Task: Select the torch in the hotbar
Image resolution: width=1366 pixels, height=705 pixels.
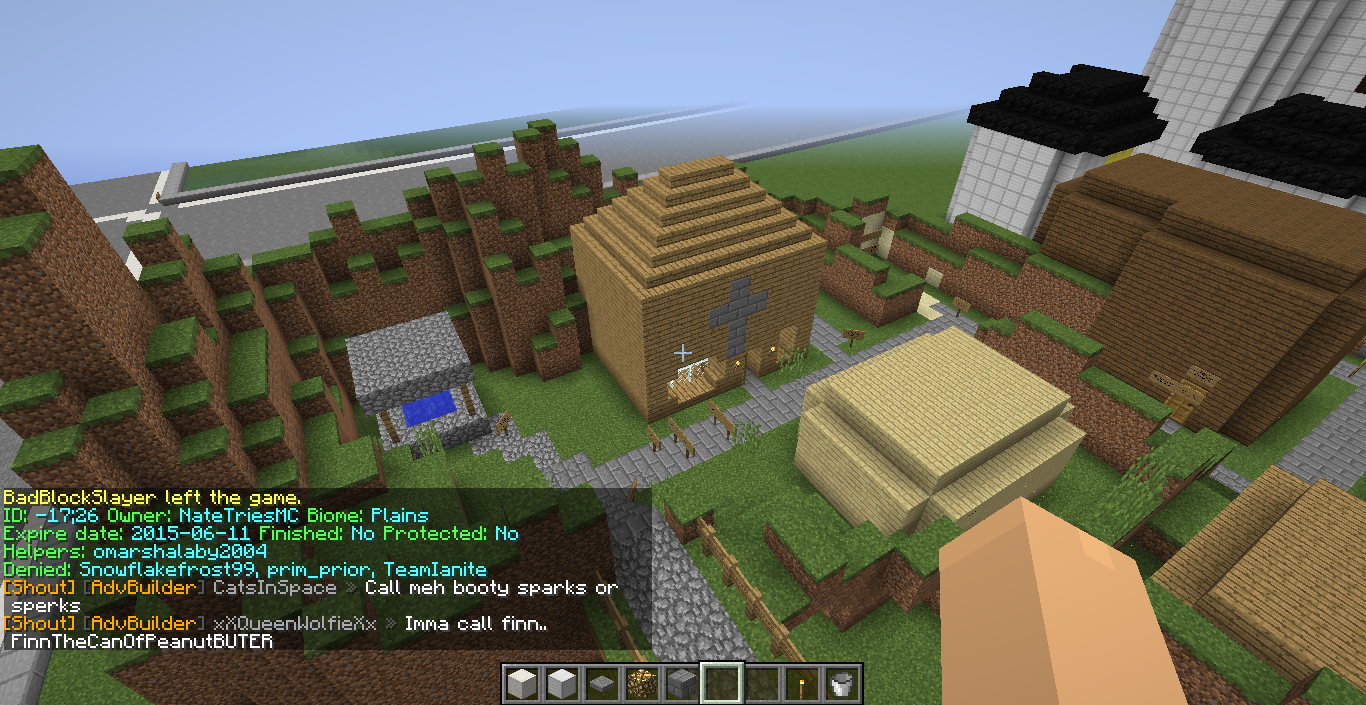Action: coord(801,684)
